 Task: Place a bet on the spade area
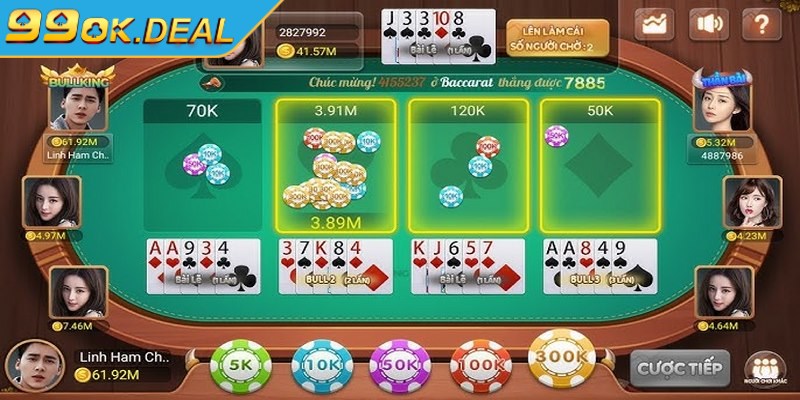[201, 165]
